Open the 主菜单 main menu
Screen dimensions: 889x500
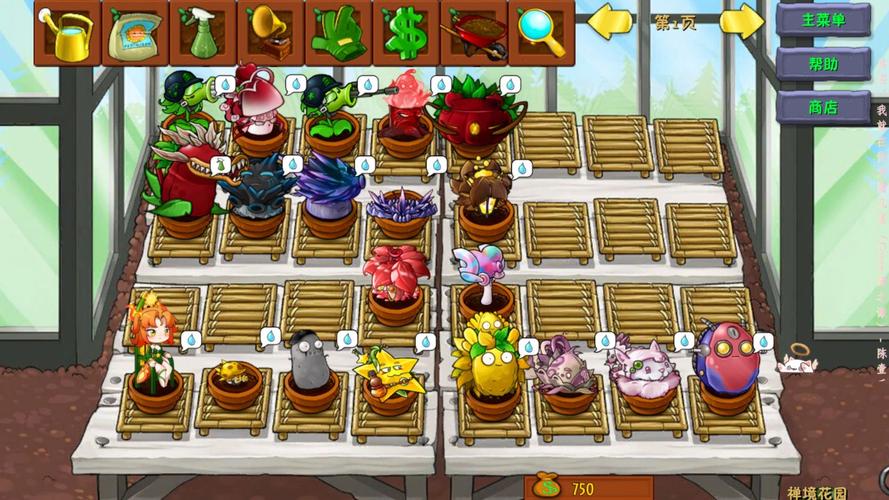coord(823,19)
